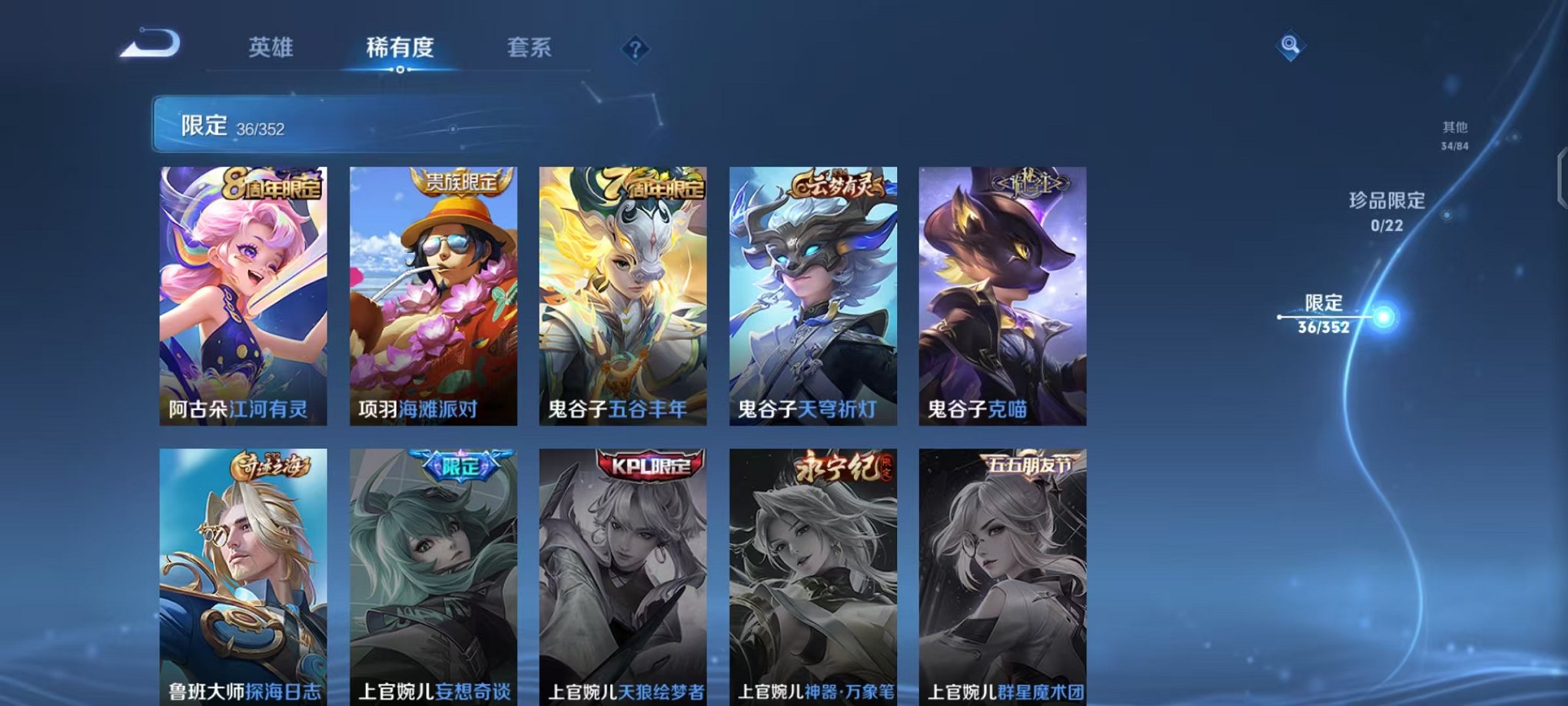This screenshot has height=706, width=1568.
Task: Click the 稀有度 tab label
Action: (x=400, y=48)
